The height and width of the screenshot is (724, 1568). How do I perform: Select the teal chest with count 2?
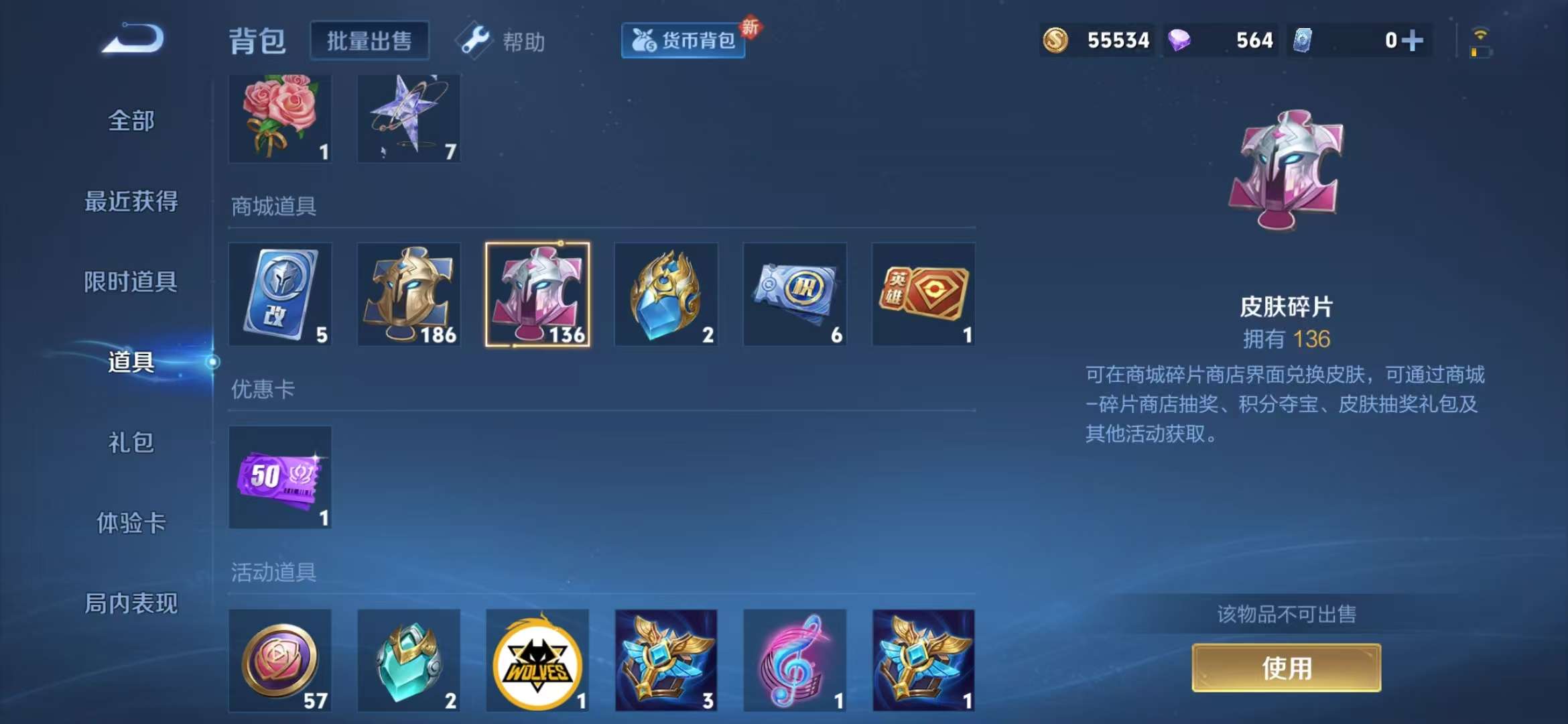pos(408,660)
